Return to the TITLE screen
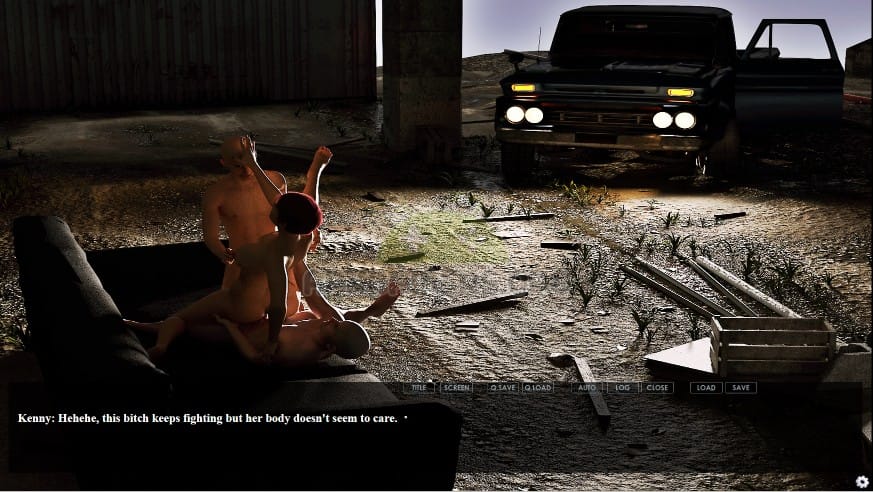Viewport: 873px width, 492px height. [419, 387]
